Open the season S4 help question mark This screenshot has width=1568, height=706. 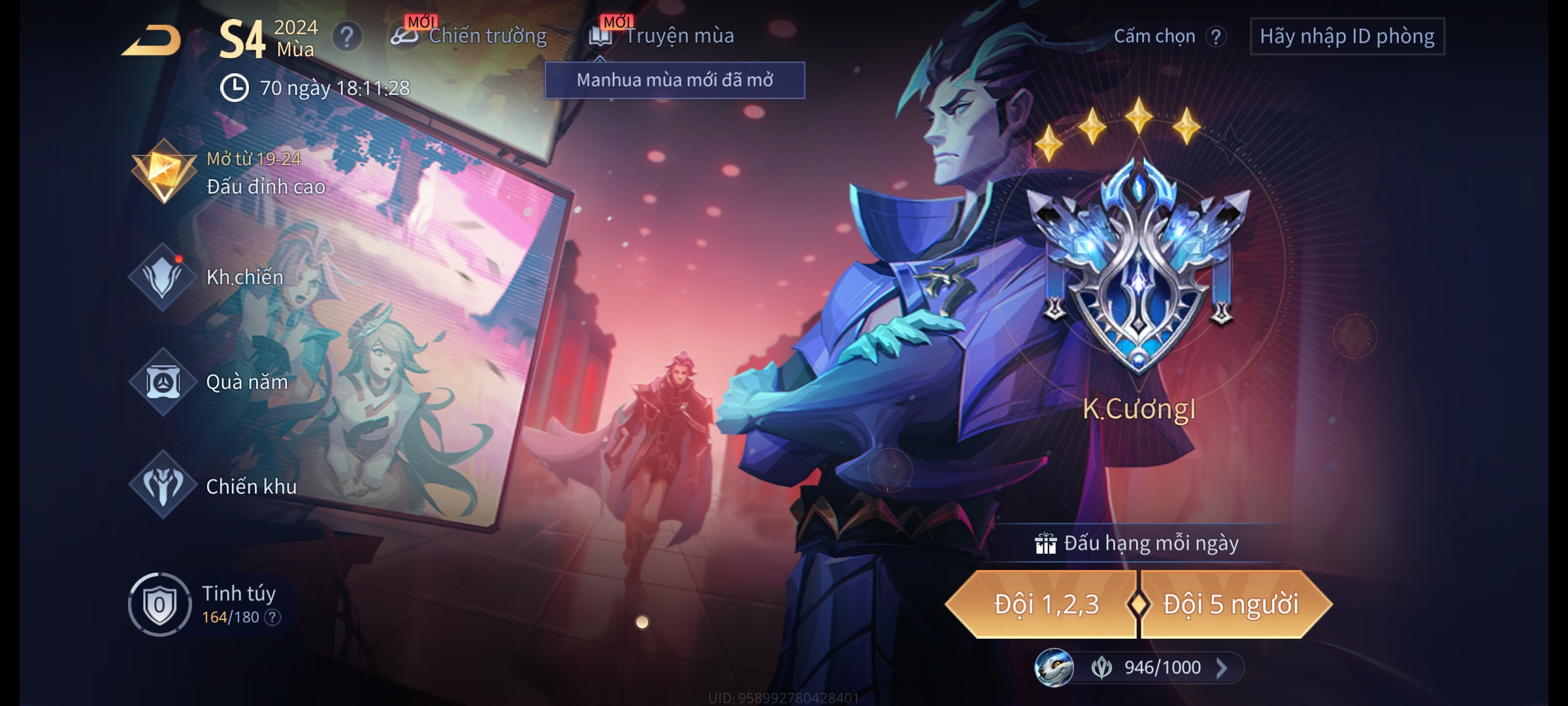pos(347,37)
